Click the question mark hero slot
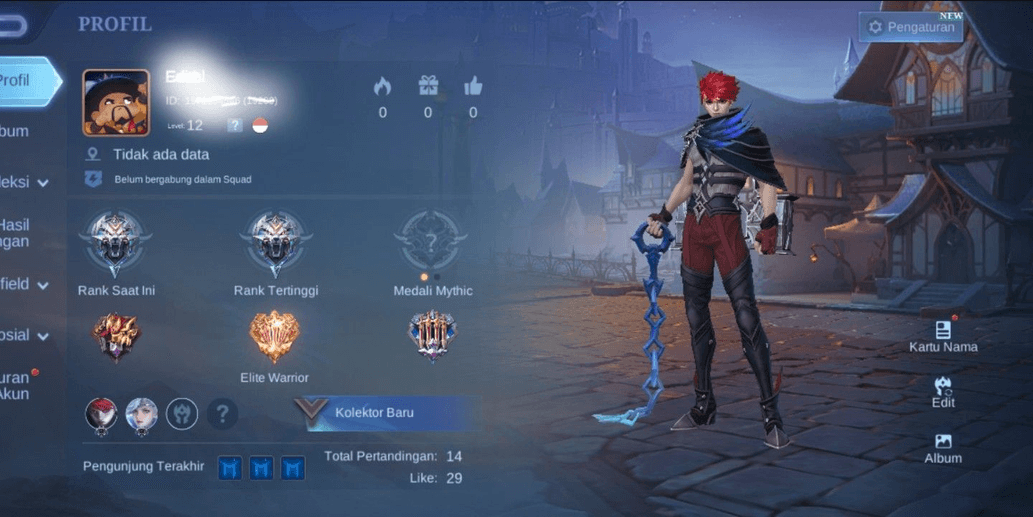The height and width of the screenshot is (517, 1033). pyautogui.click(x=222, y=413)
